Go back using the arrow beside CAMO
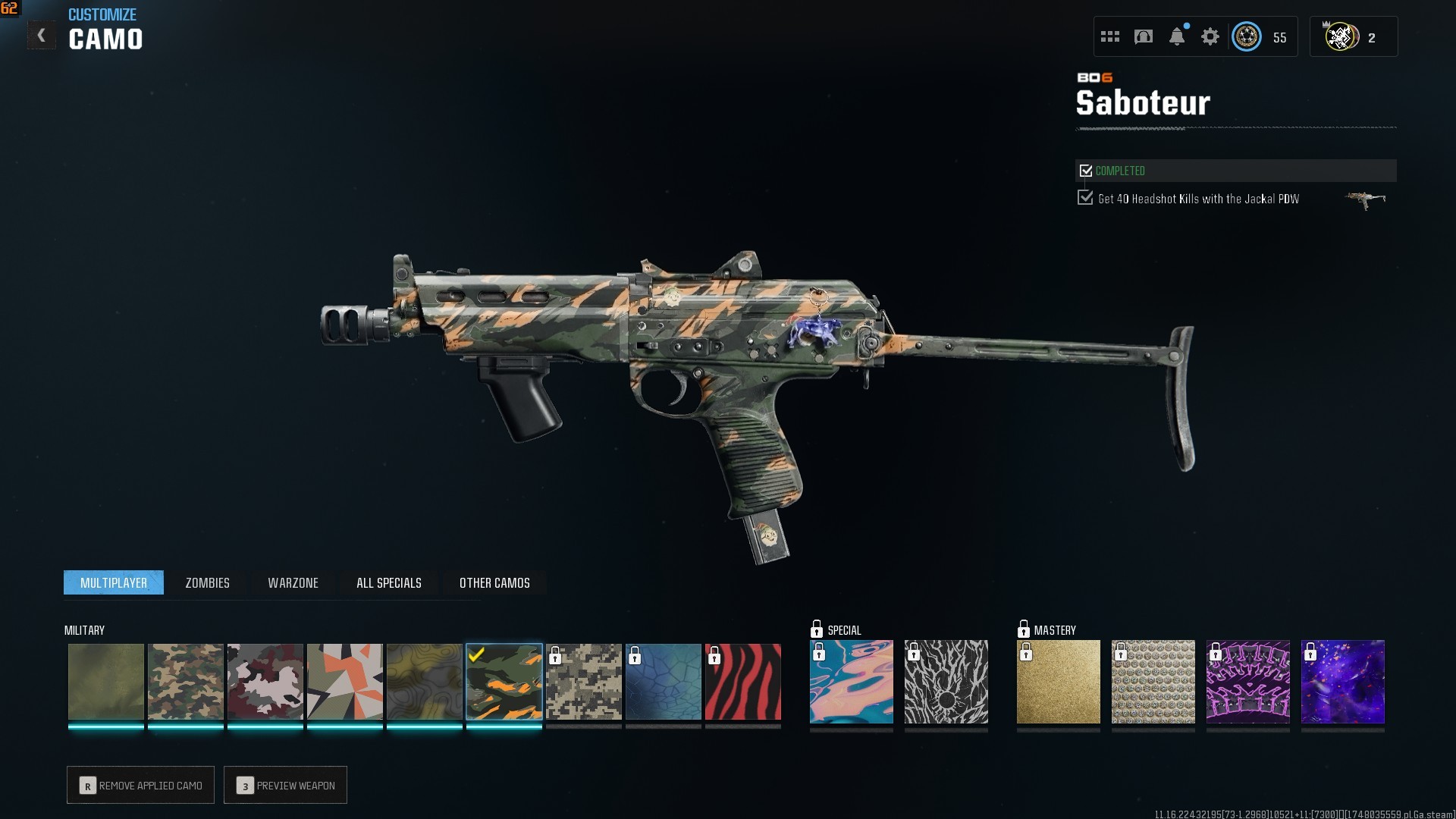The width and height of the screenshot is (1456, 819). (41, 36)
